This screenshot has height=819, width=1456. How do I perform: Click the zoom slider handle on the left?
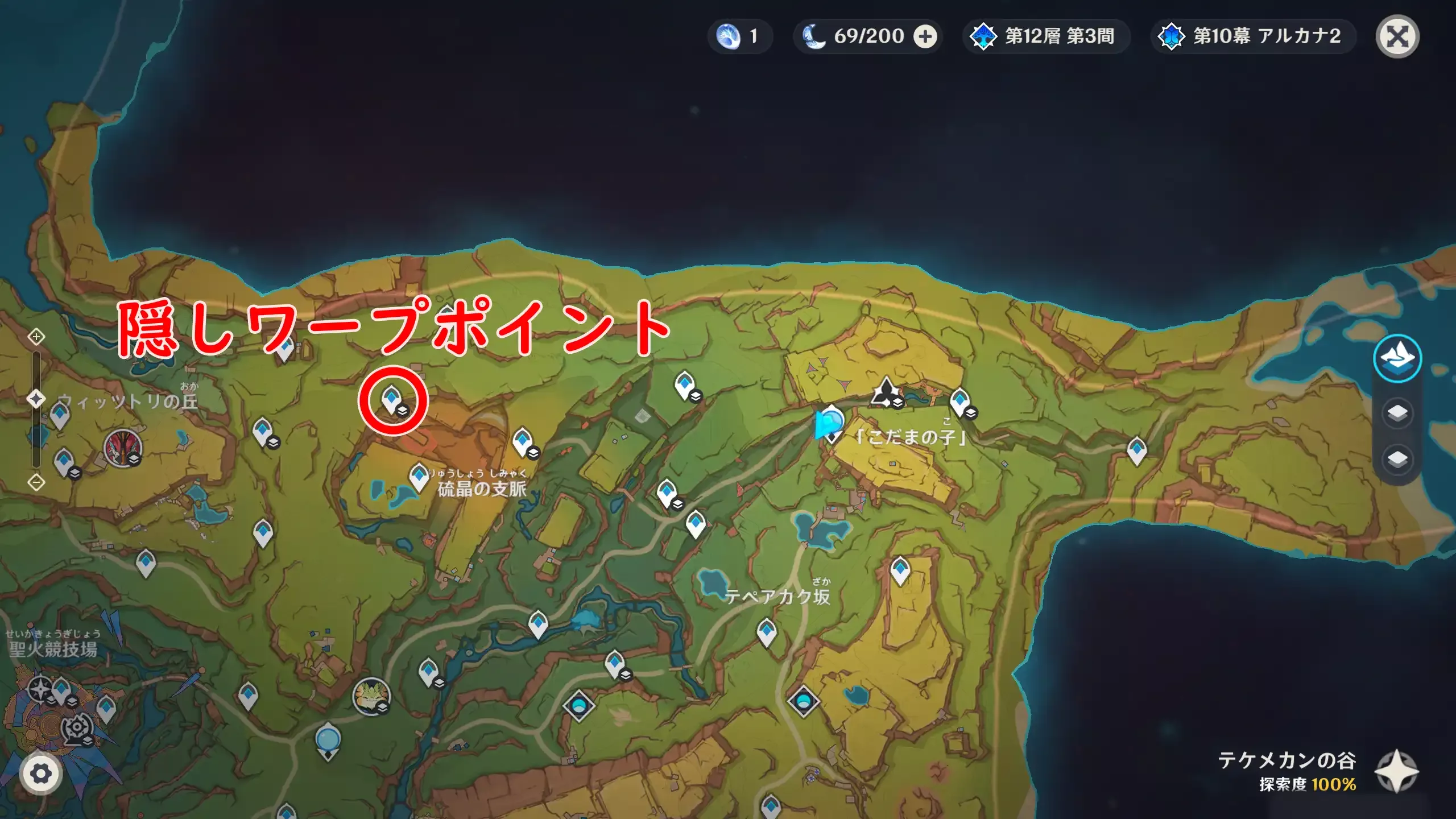pyautogui.click(x=35, y=398)
